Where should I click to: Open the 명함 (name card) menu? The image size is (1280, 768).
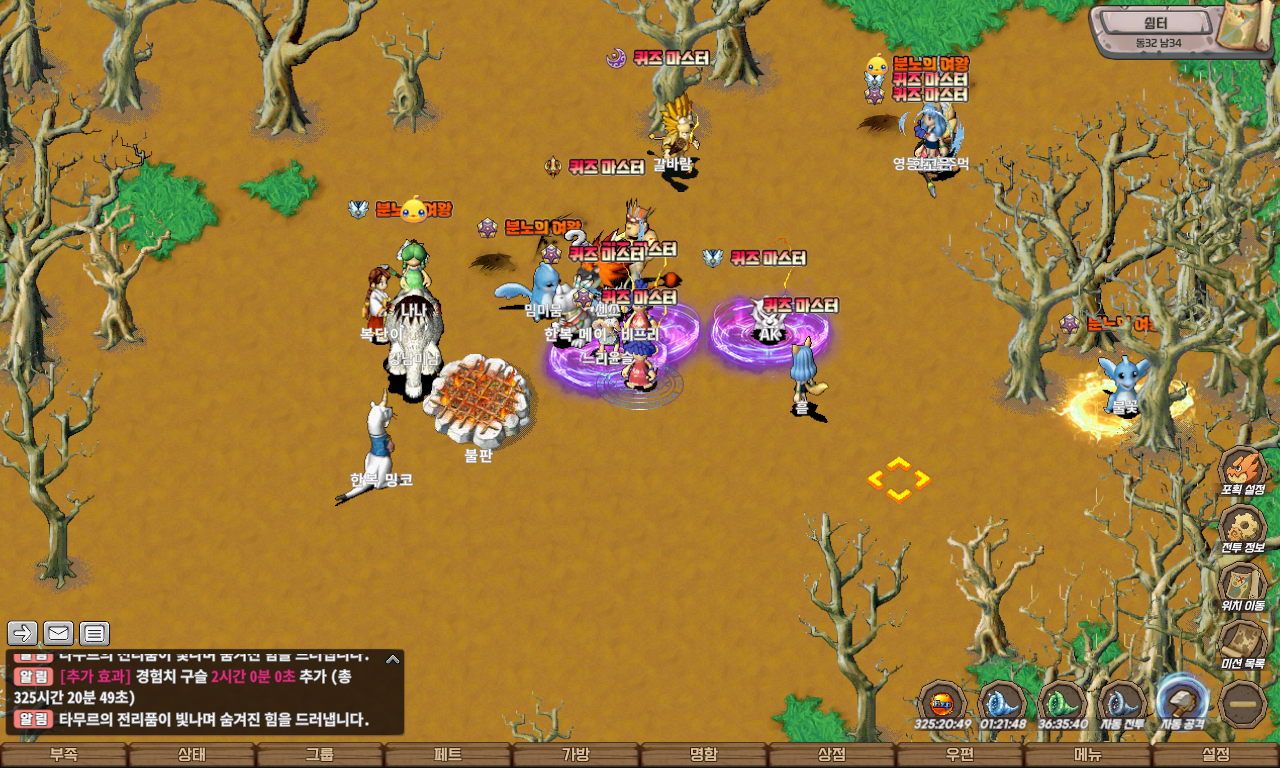tap(704, 755)
